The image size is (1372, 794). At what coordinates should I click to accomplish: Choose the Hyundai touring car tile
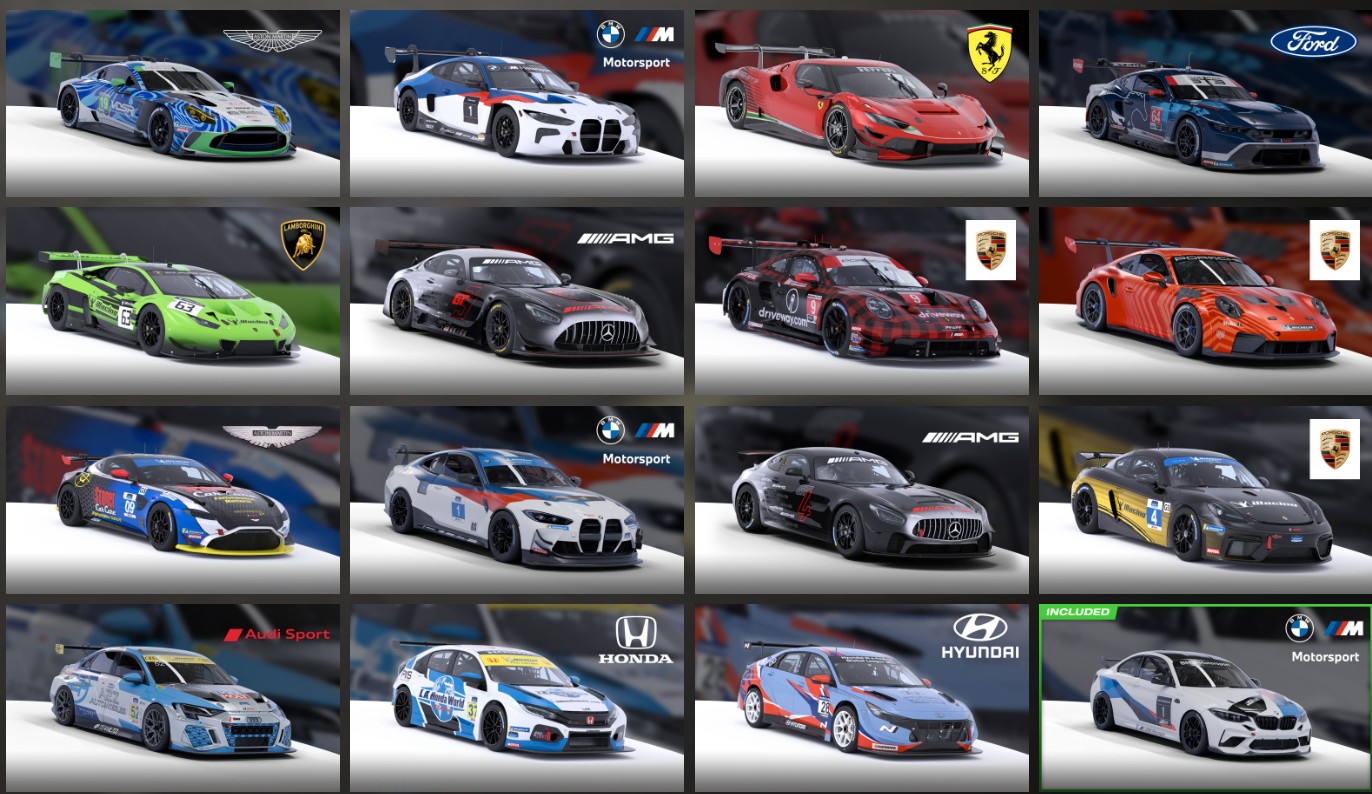pos(861,697)
